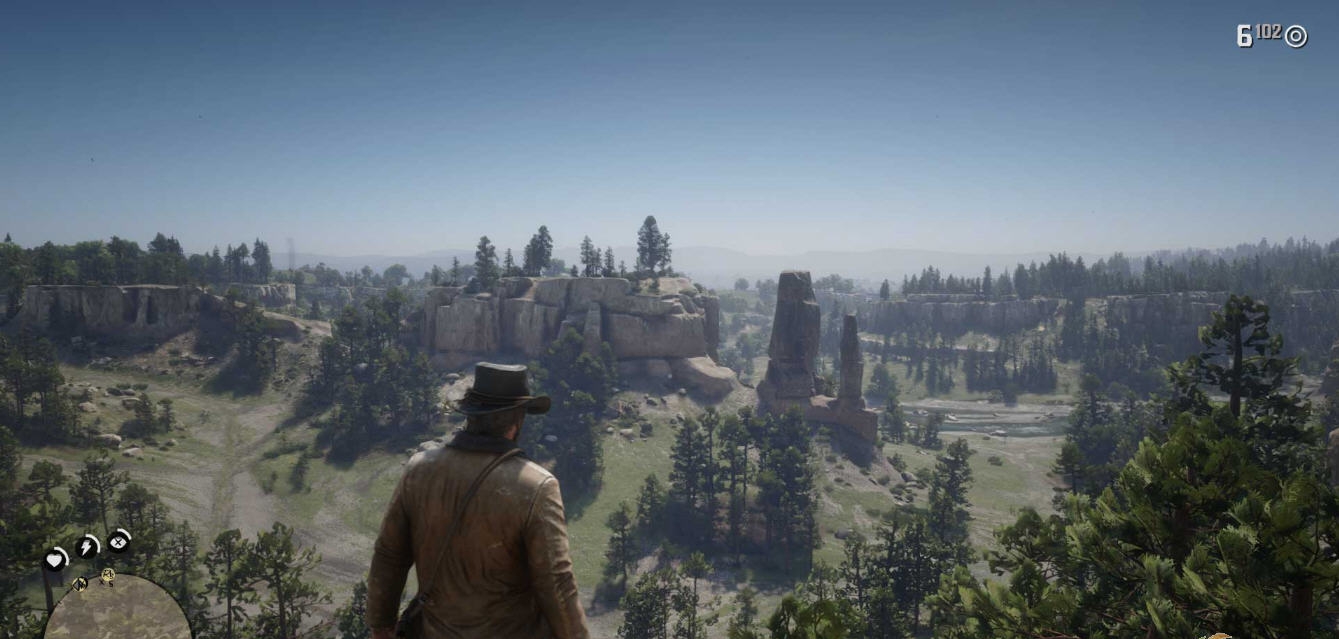The image size is (1339, 639).
Task: Select the lightning bolt stamina core
Action: 87,546
